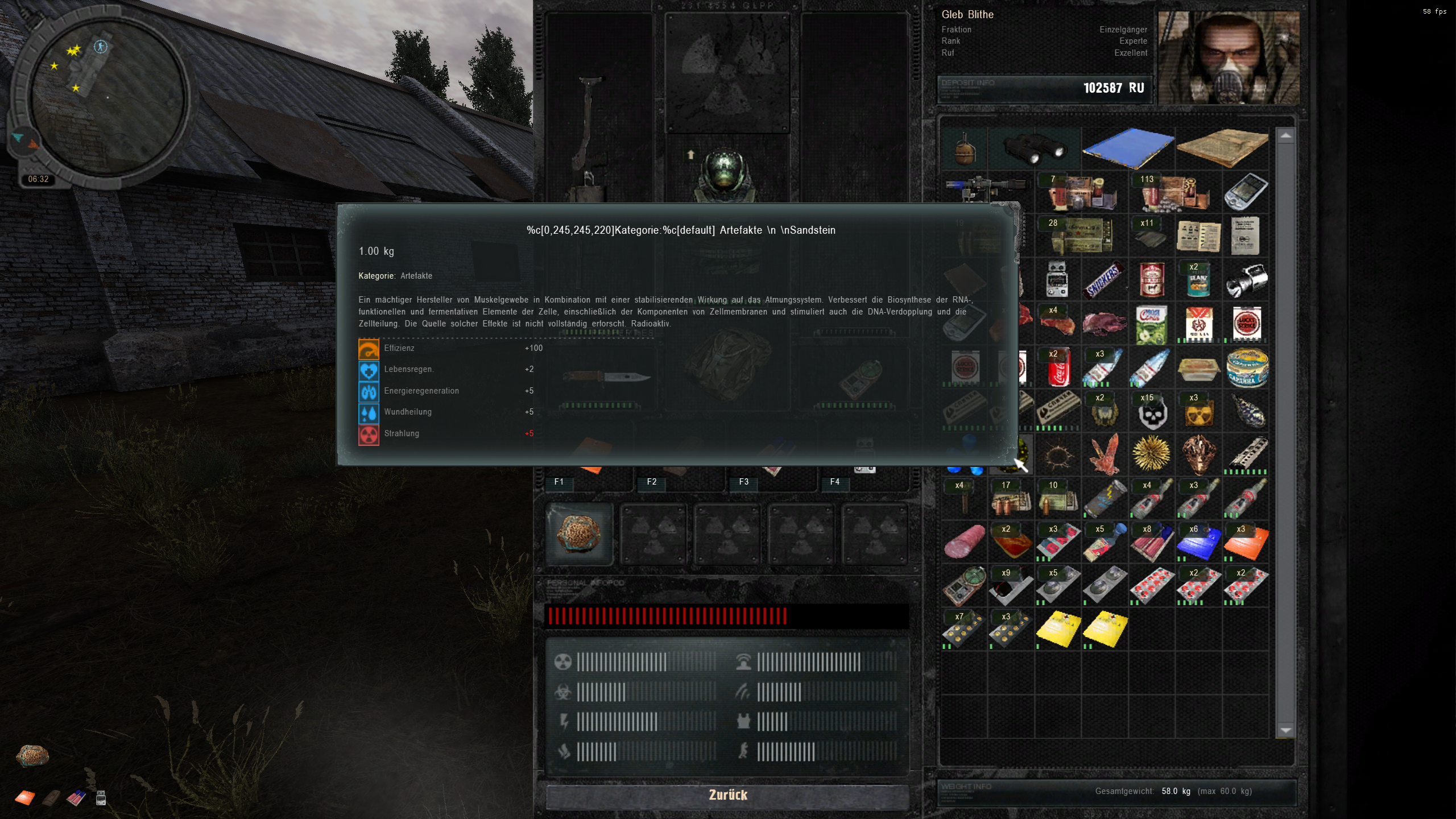Select the canned sardines item
Image resolution: width=1456 pixels, height=819 pixels.
1248,368
